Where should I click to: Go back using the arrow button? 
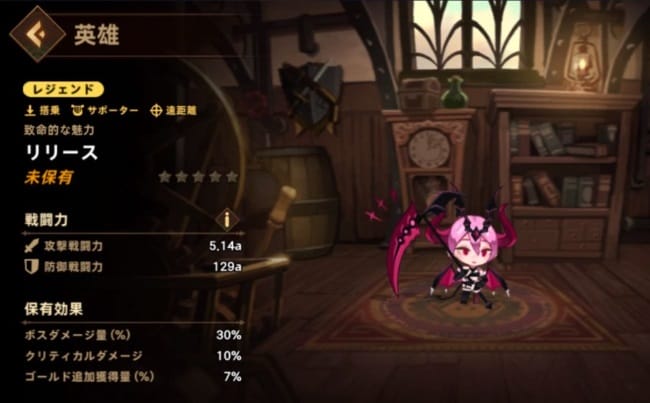(33, 37)
